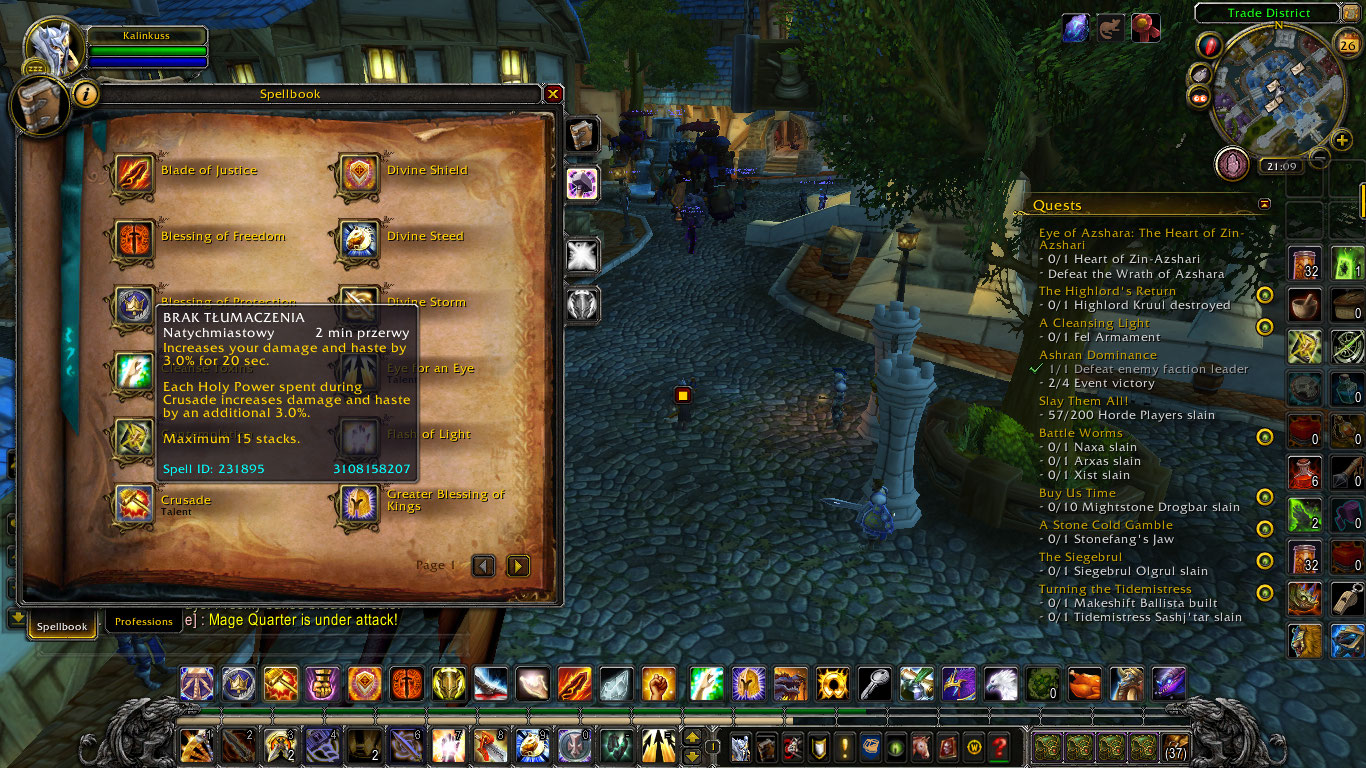
Task: Select the Divine Steed spell icon
Action: [x=358, y=236]
